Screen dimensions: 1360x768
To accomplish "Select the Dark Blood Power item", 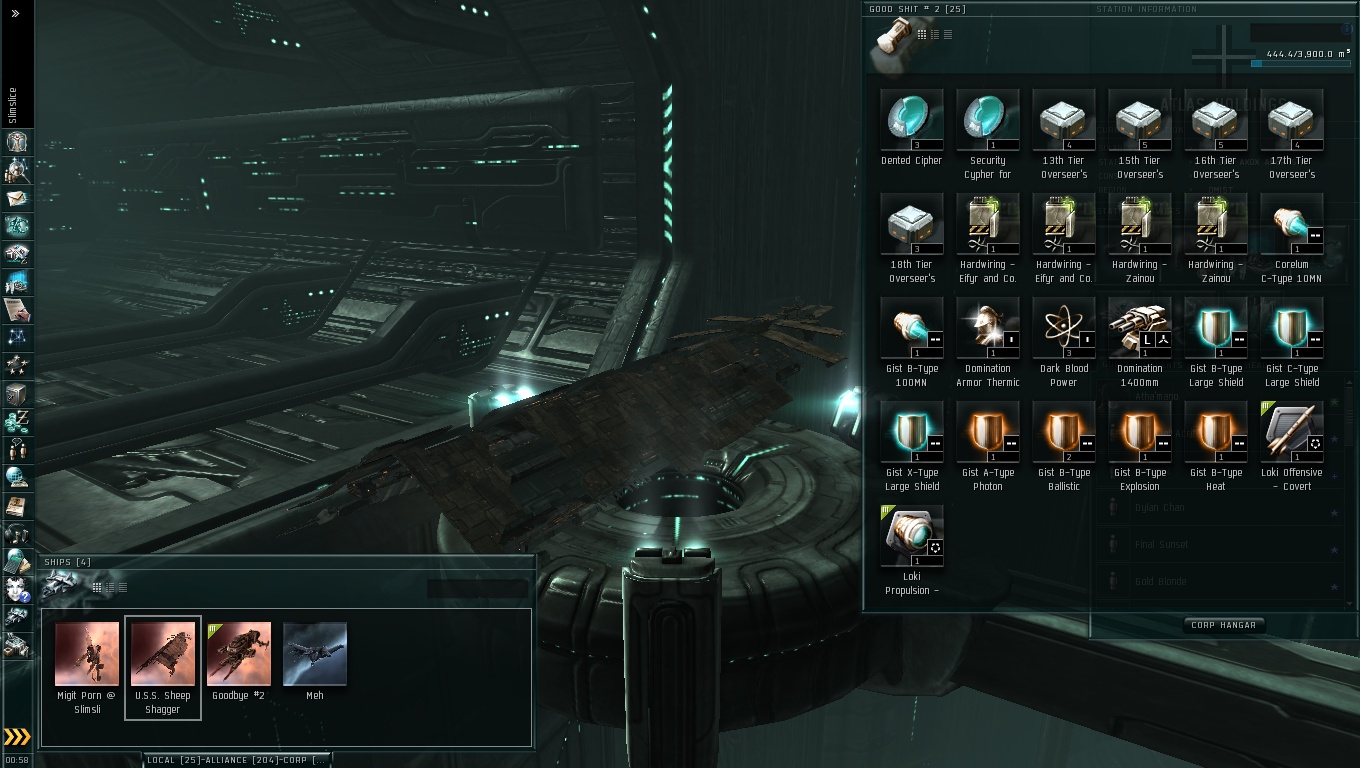I will tap(1063, 328).
